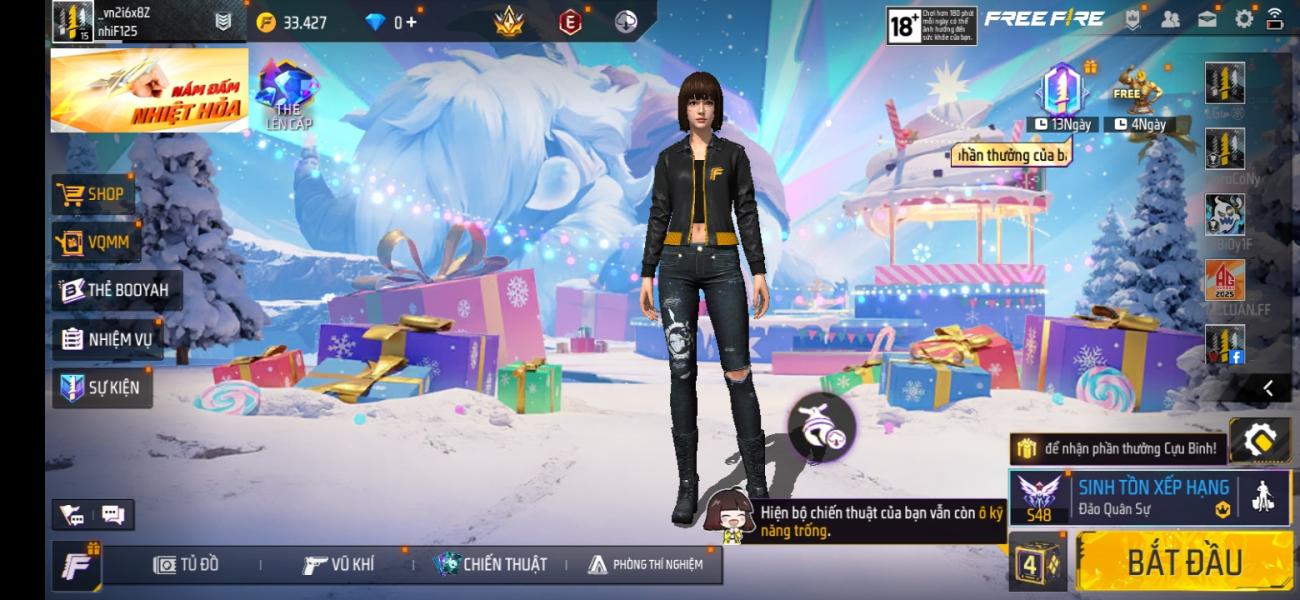Open the VQMM lucky spin menu
The image size is (1300, 600).
95,241
